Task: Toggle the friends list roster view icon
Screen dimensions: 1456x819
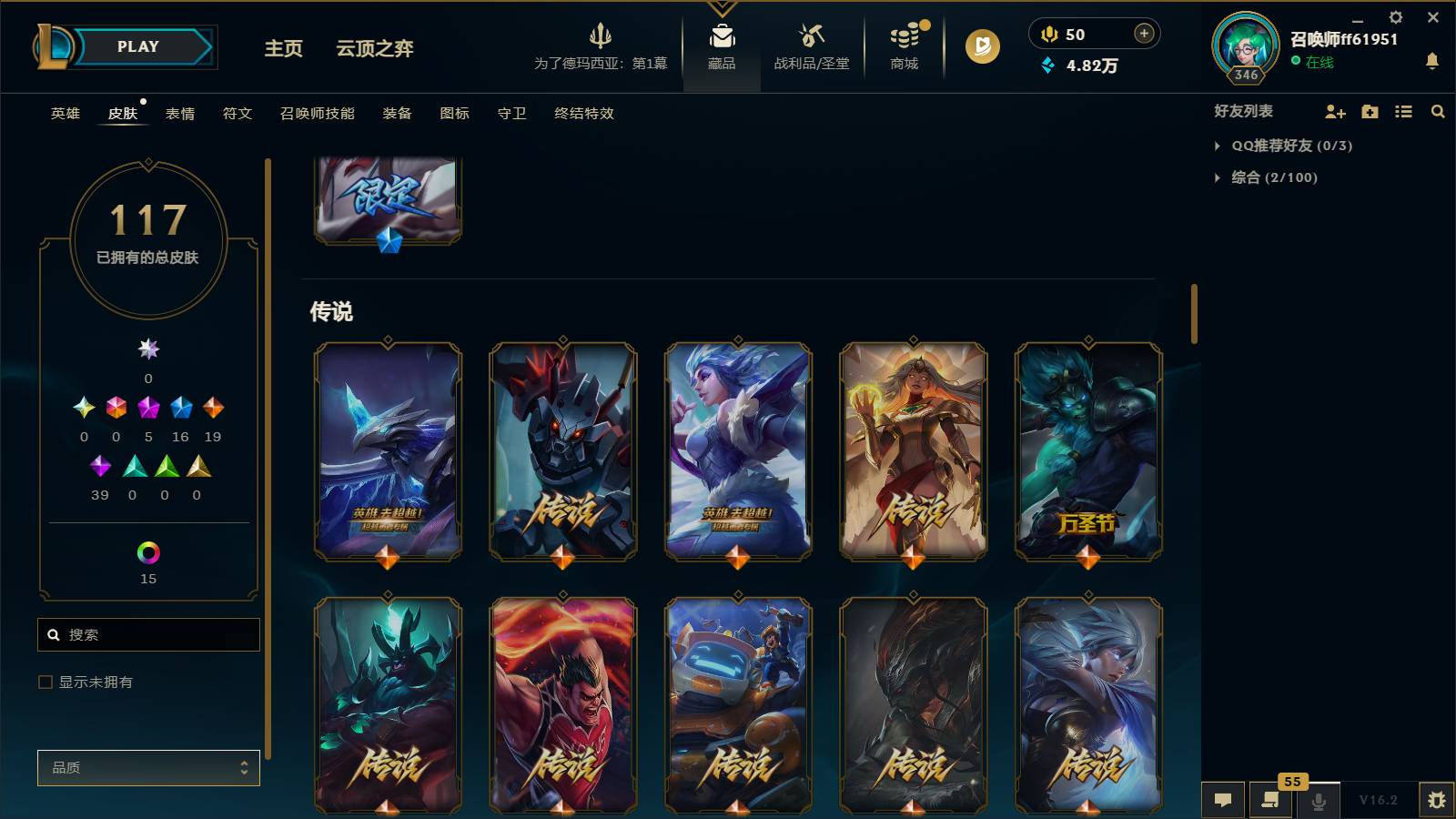Action: click(x=1403, y=111)
